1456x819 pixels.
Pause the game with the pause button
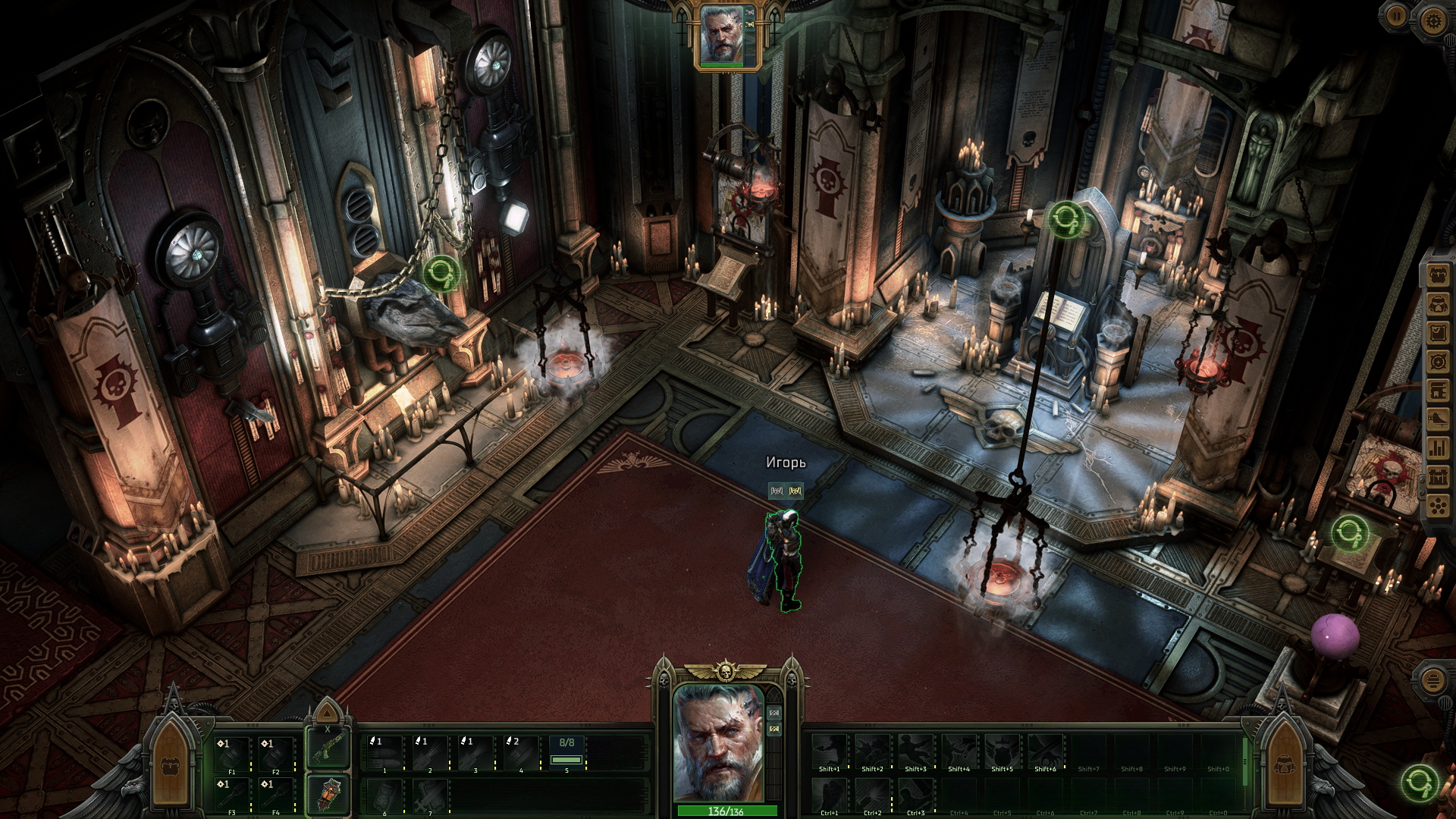pyautogui.click(x=1396, y=16)
